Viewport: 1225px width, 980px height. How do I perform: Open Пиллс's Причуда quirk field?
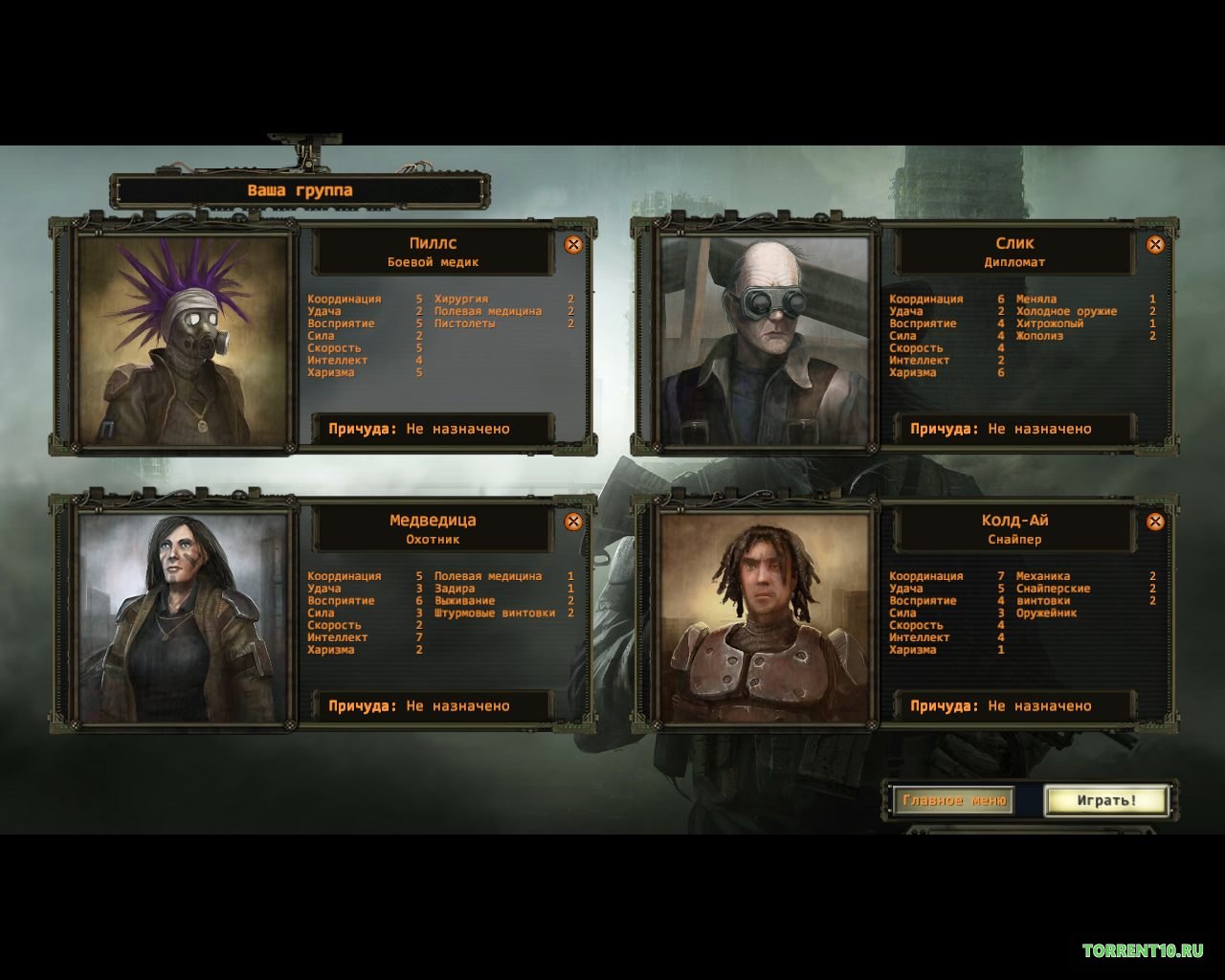(x=433, y=429)
